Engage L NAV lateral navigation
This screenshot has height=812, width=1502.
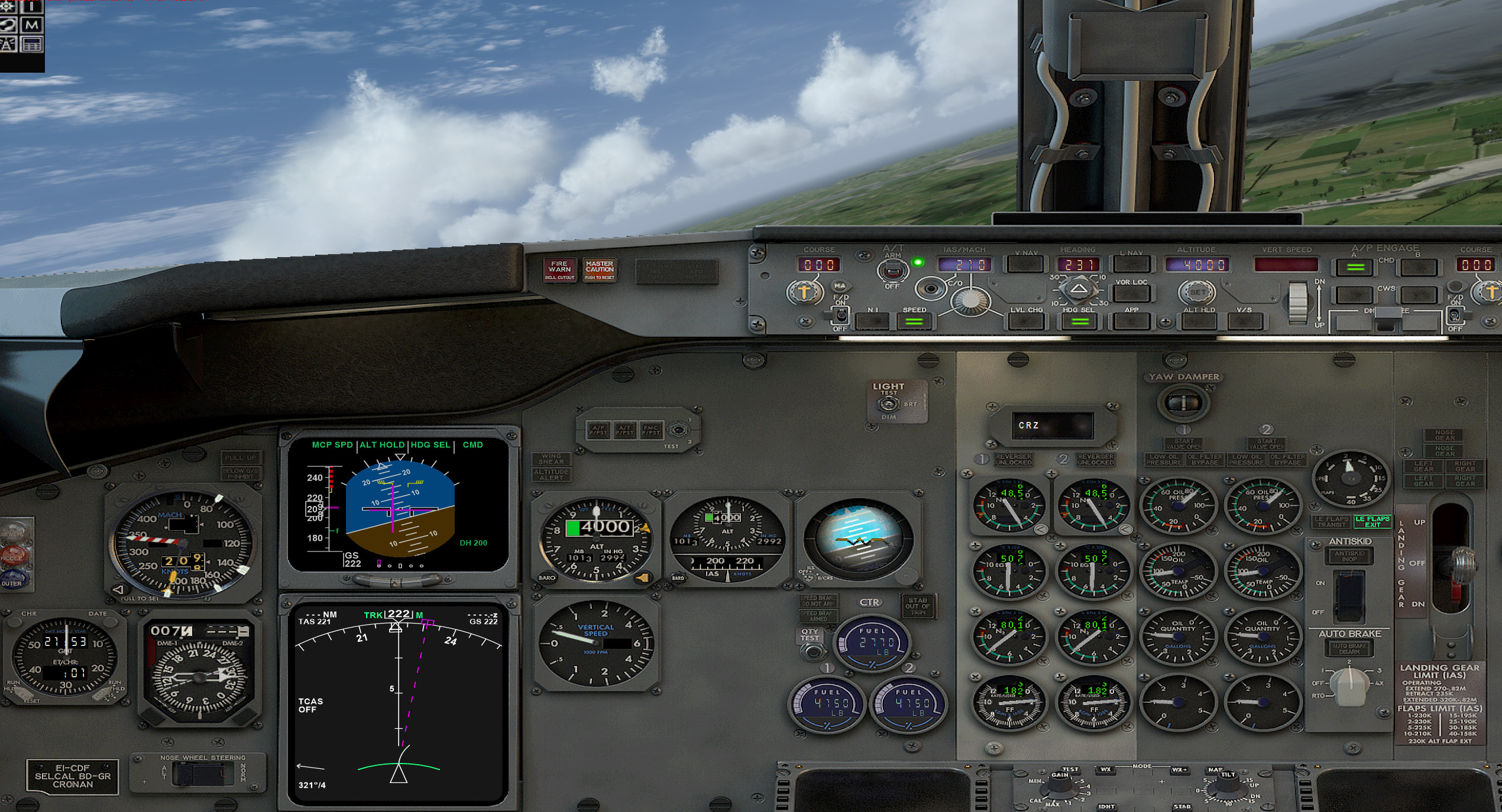pyautogui.click(x=1131, y=264)
